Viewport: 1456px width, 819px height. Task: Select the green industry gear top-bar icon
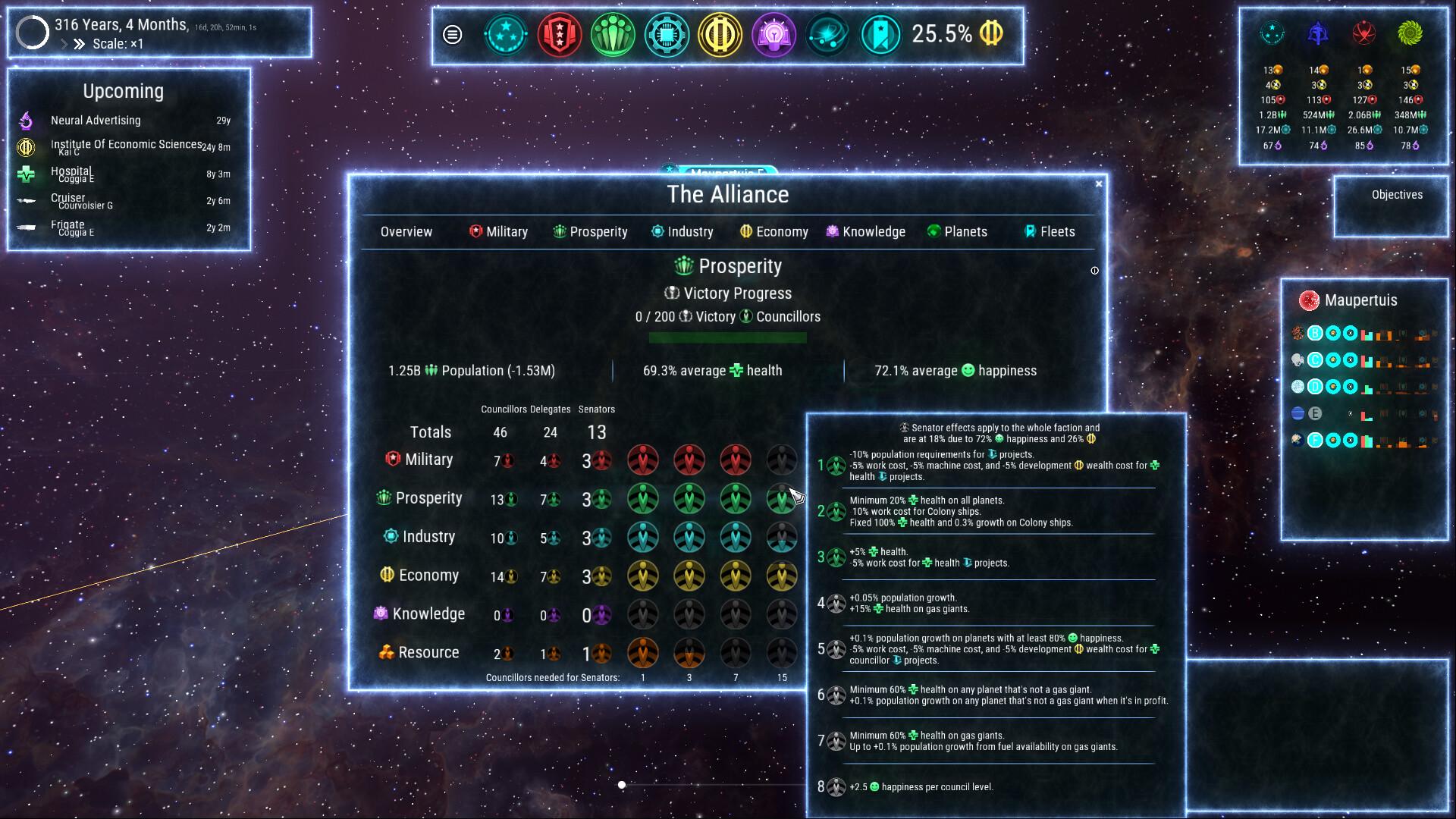[x=667, y=35]
